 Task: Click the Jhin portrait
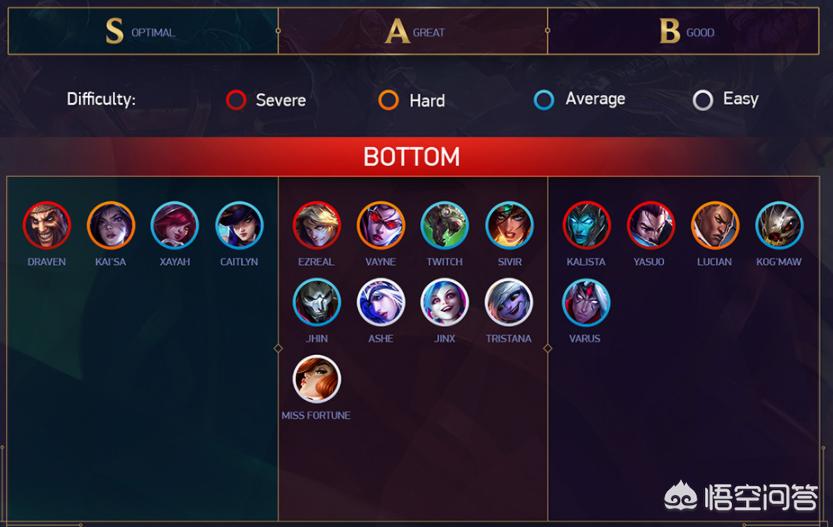[x=317, y=303]
